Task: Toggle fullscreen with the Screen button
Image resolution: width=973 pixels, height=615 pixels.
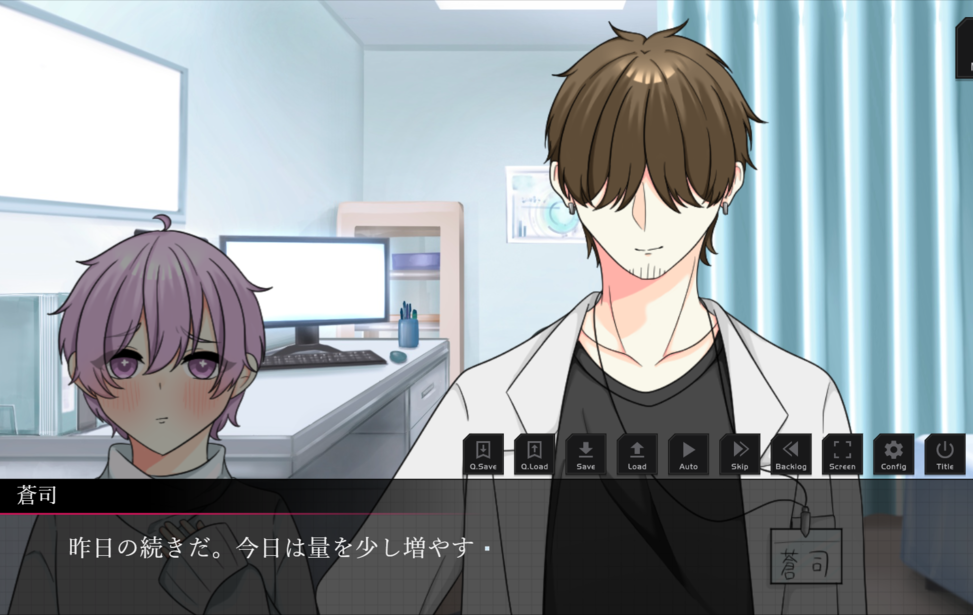Action: click(x=842, y=454)
